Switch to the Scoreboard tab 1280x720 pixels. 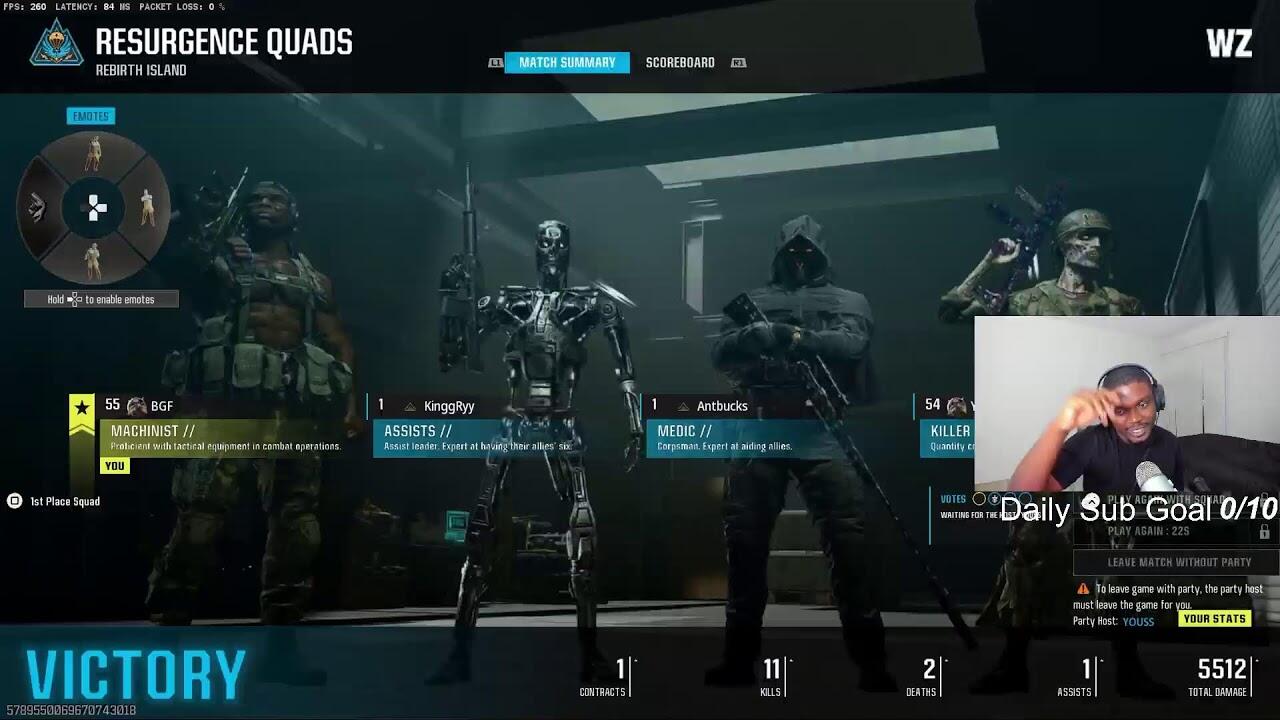click(680, 63)
